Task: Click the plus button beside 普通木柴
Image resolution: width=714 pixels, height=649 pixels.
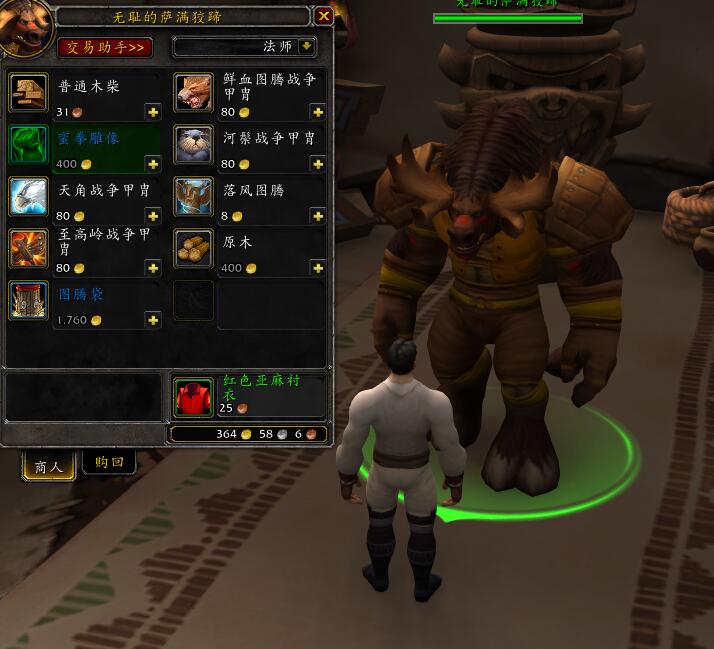Action: [153, 112]
